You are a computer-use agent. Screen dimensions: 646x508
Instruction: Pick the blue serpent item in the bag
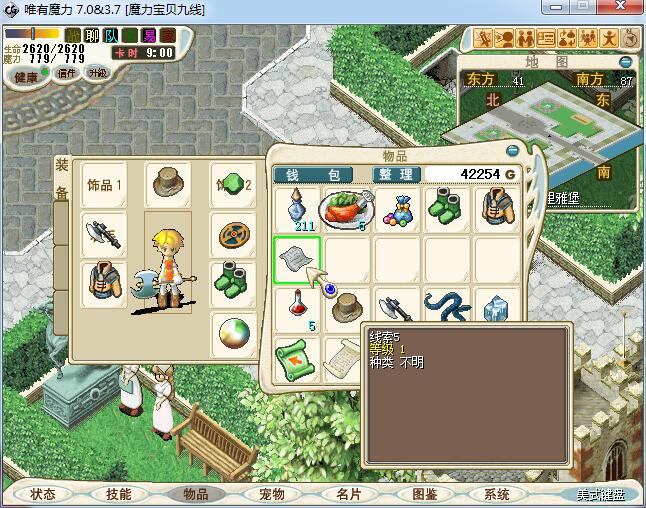click(446, 308)
